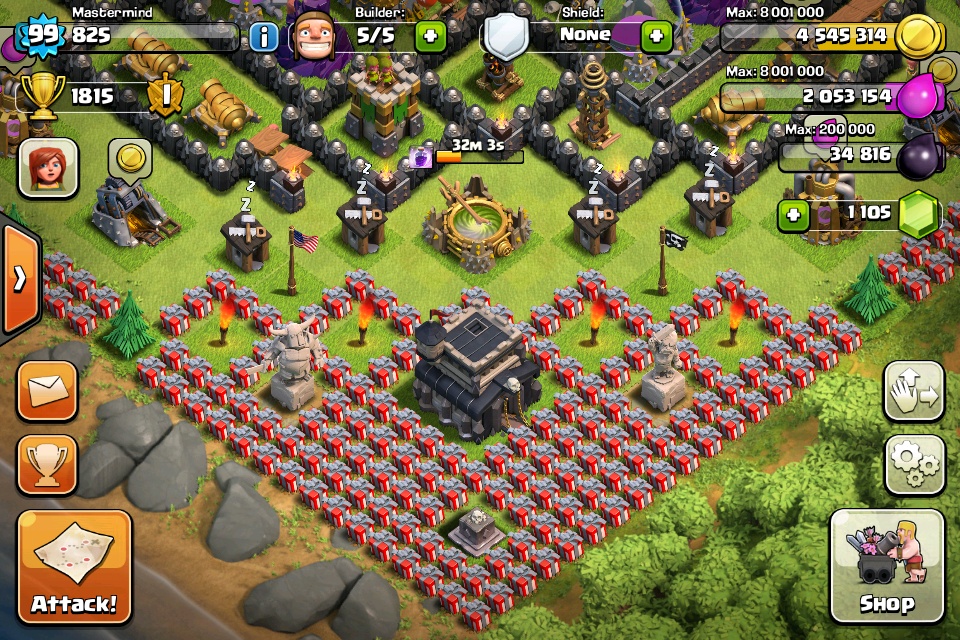Add a builder with the green plus

point(430,37)
